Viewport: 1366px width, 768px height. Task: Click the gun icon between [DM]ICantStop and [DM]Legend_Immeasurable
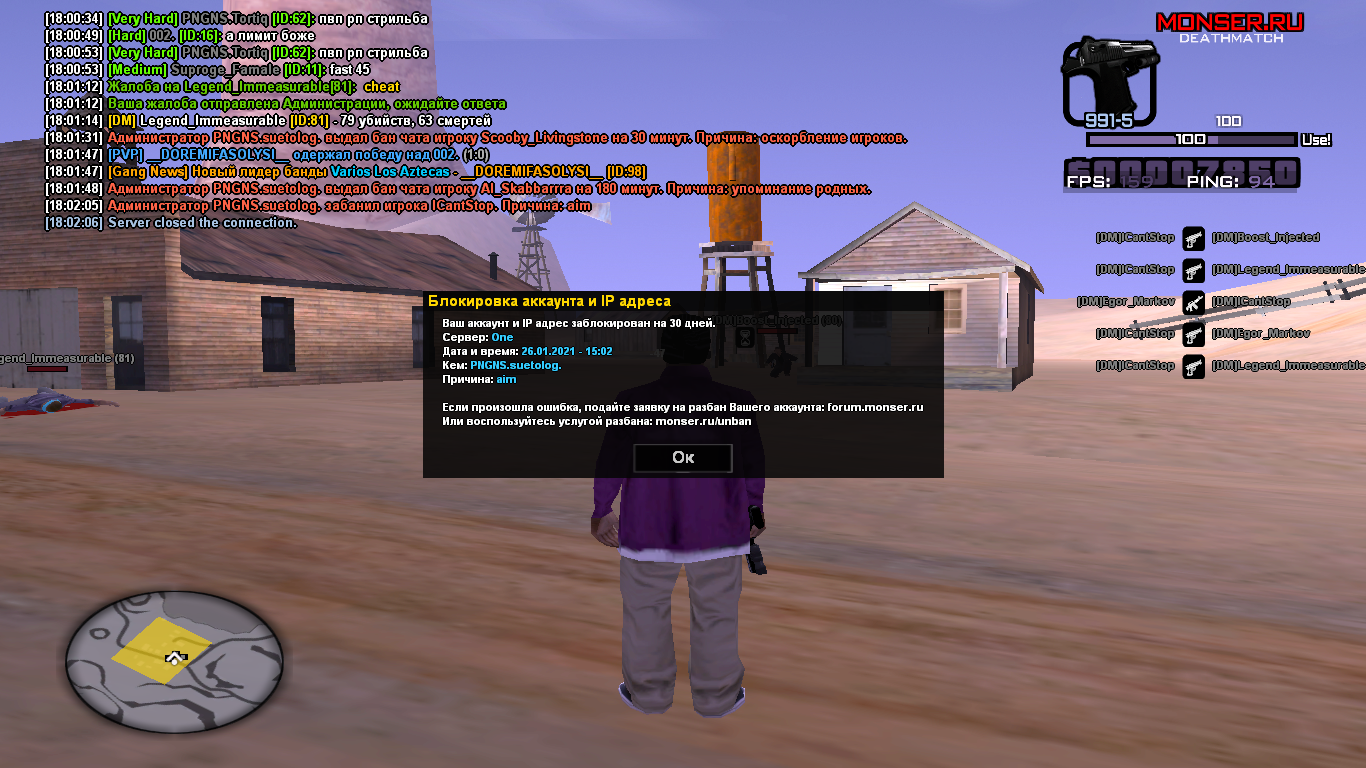pos(1193,268)
